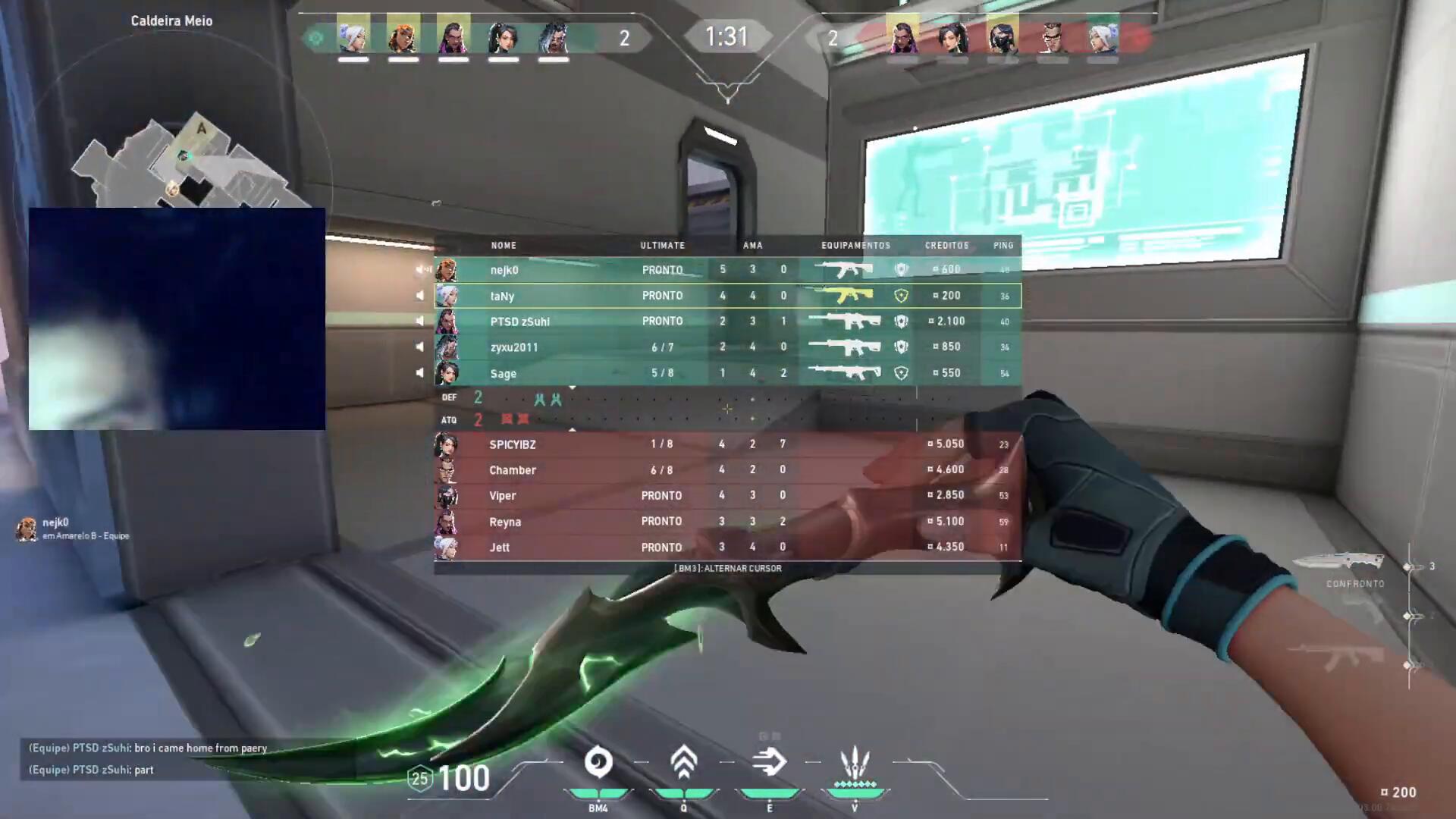Click the streamer webcam overlay
The width and height of the screenshot is (1456, 819).
(177, 318)
